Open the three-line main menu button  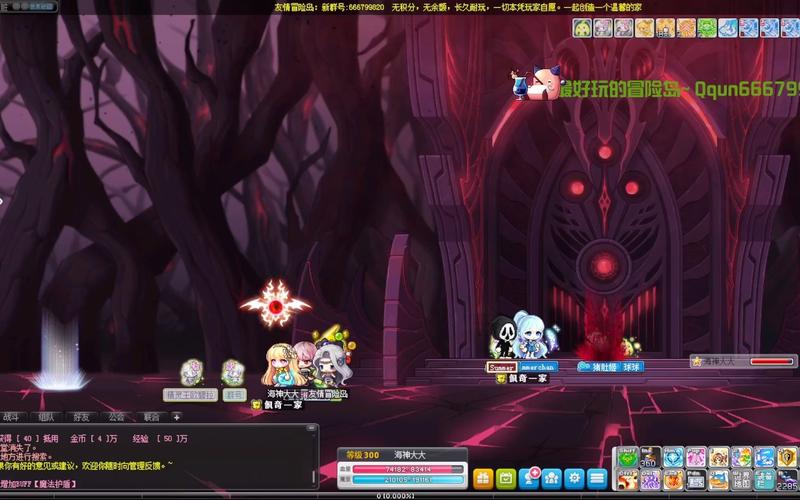coord(598,477)
